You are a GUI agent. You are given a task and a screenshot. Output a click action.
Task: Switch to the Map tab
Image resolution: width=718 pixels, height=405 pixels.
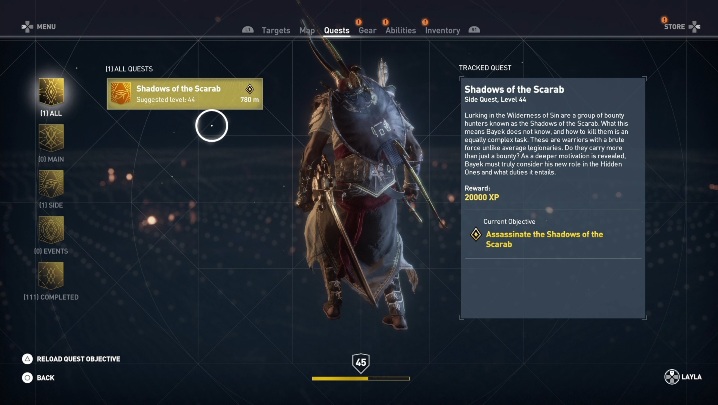[307, 30]
